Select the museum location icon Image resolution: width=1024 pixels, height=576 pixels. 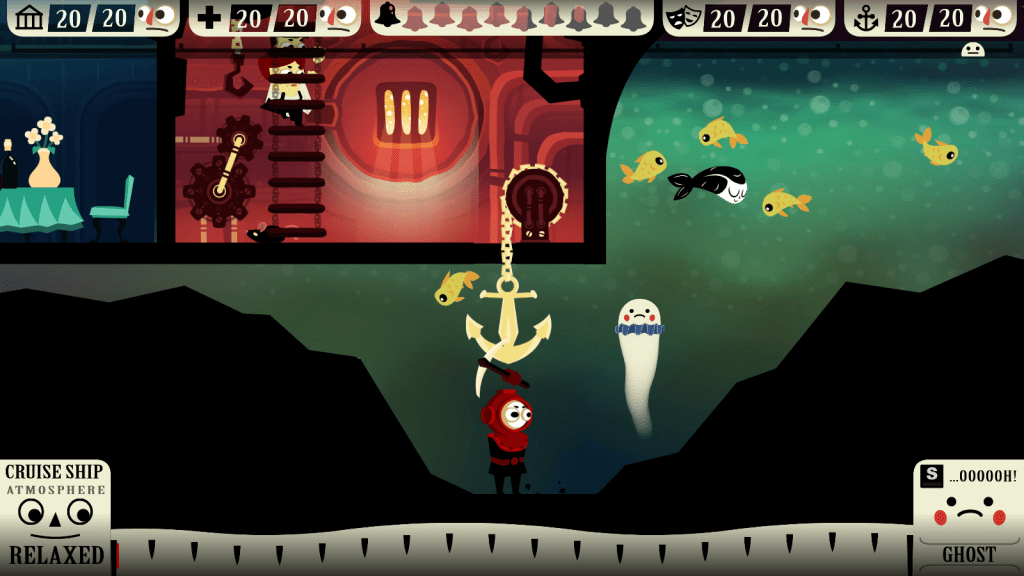coord(30,17)
